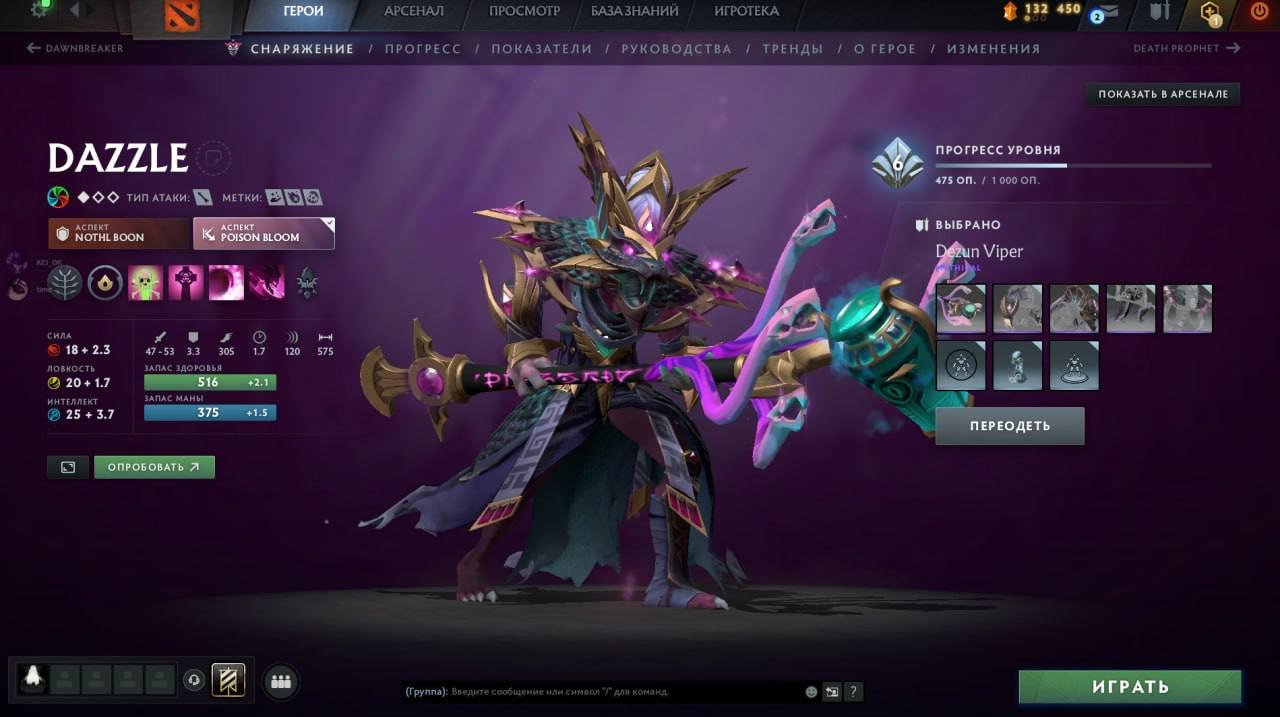The width and height of the screenshot is (1280, 717).
Task: Choose the Poison Bloom aspect
Action: coord(264,233)
